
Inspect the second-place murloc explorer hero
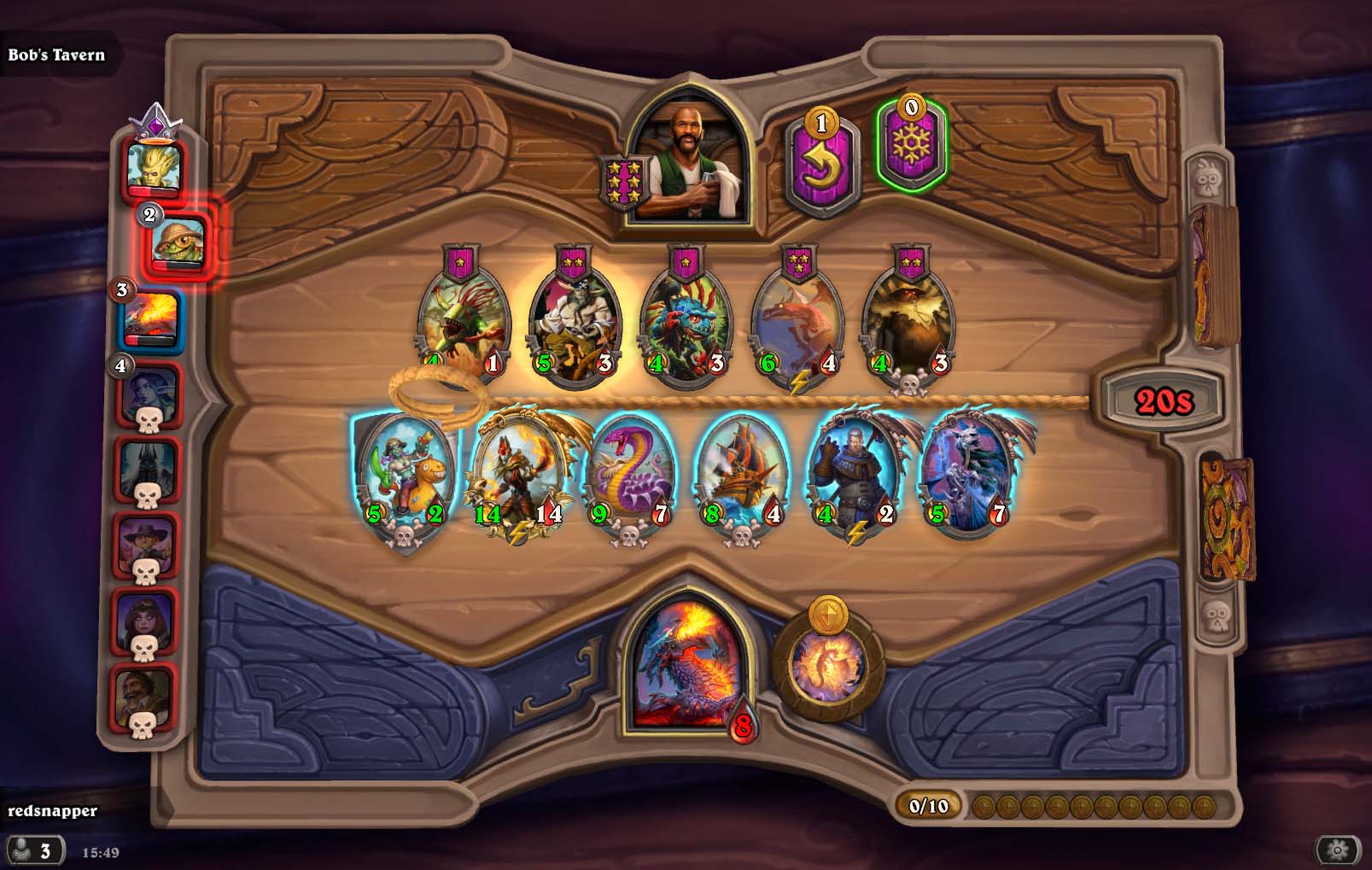[x=178, y=242]
